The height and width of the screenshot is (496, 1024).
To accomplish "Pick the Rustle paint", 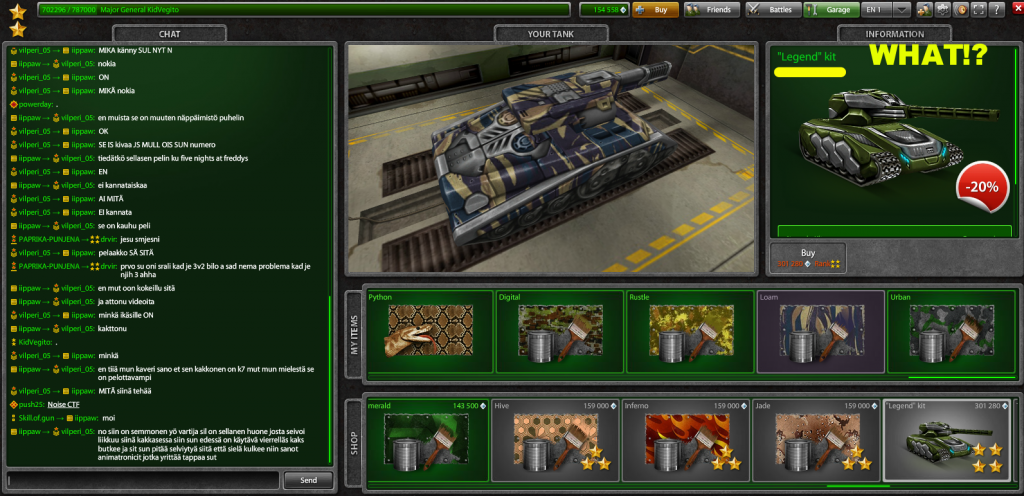I will [x=689, y=330].
